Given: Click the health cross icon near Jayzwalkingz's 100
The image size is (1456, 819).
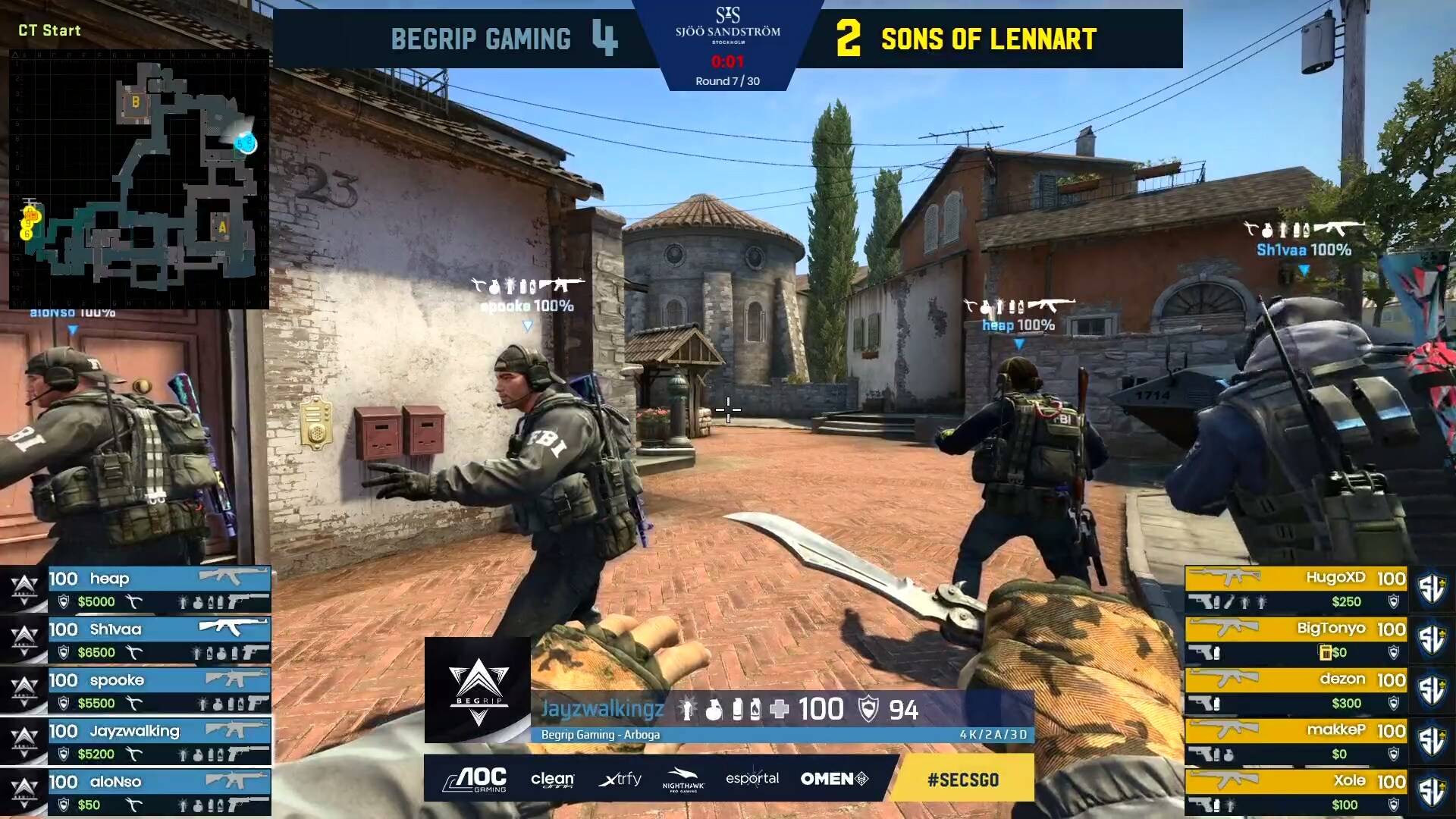Looking at the screenshot, I should (x=779, y=708).
